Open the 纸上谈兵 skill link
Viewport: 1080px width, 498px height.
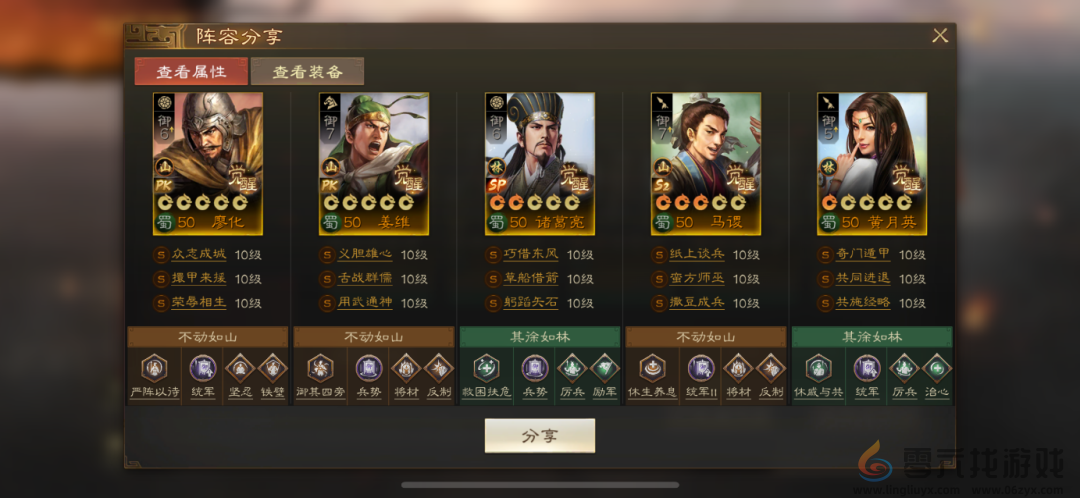[698, 255]
